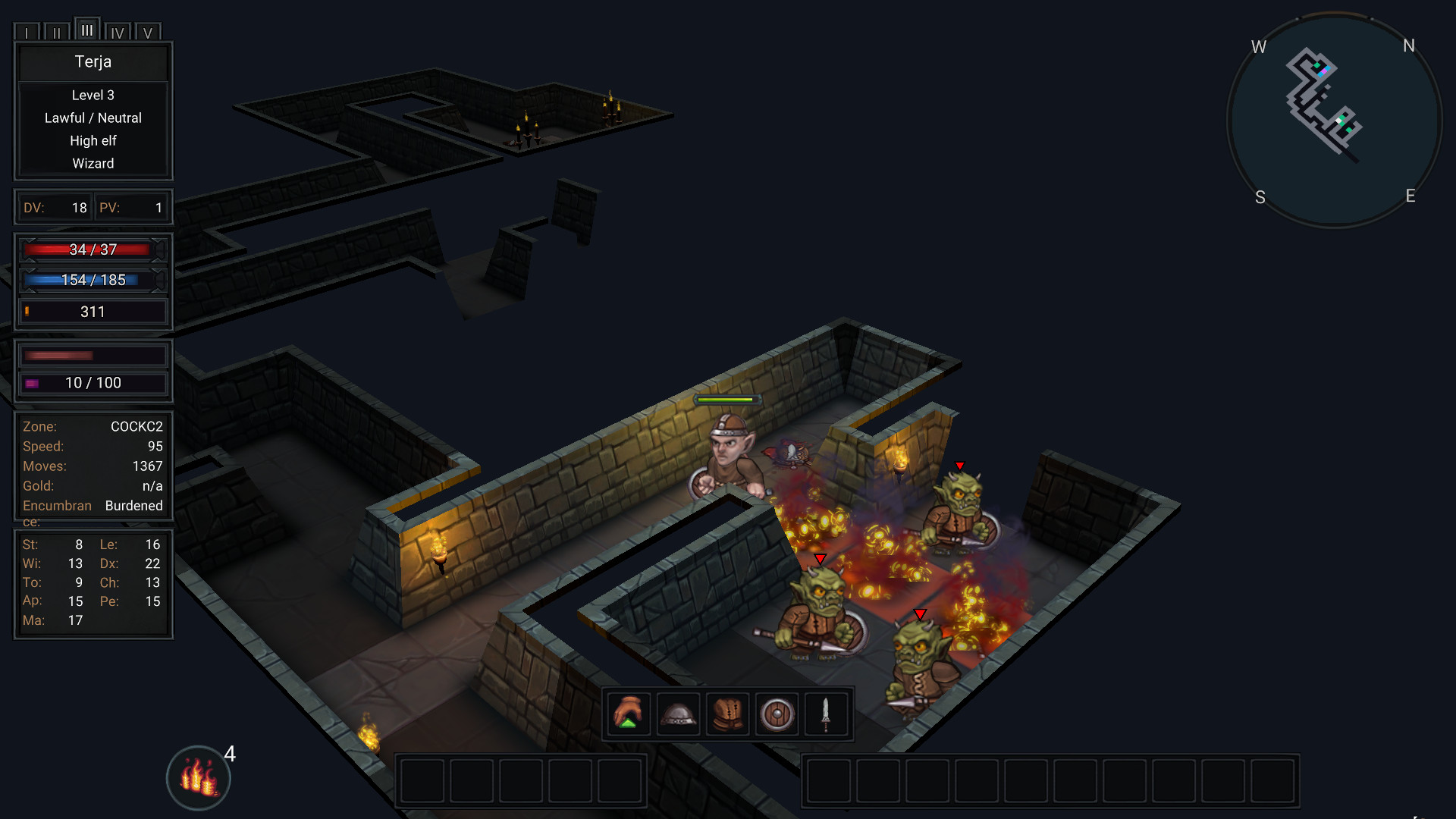Switch to party tab IV
The height and width of the screenshot is (819, 1456).
click(118, 33)
